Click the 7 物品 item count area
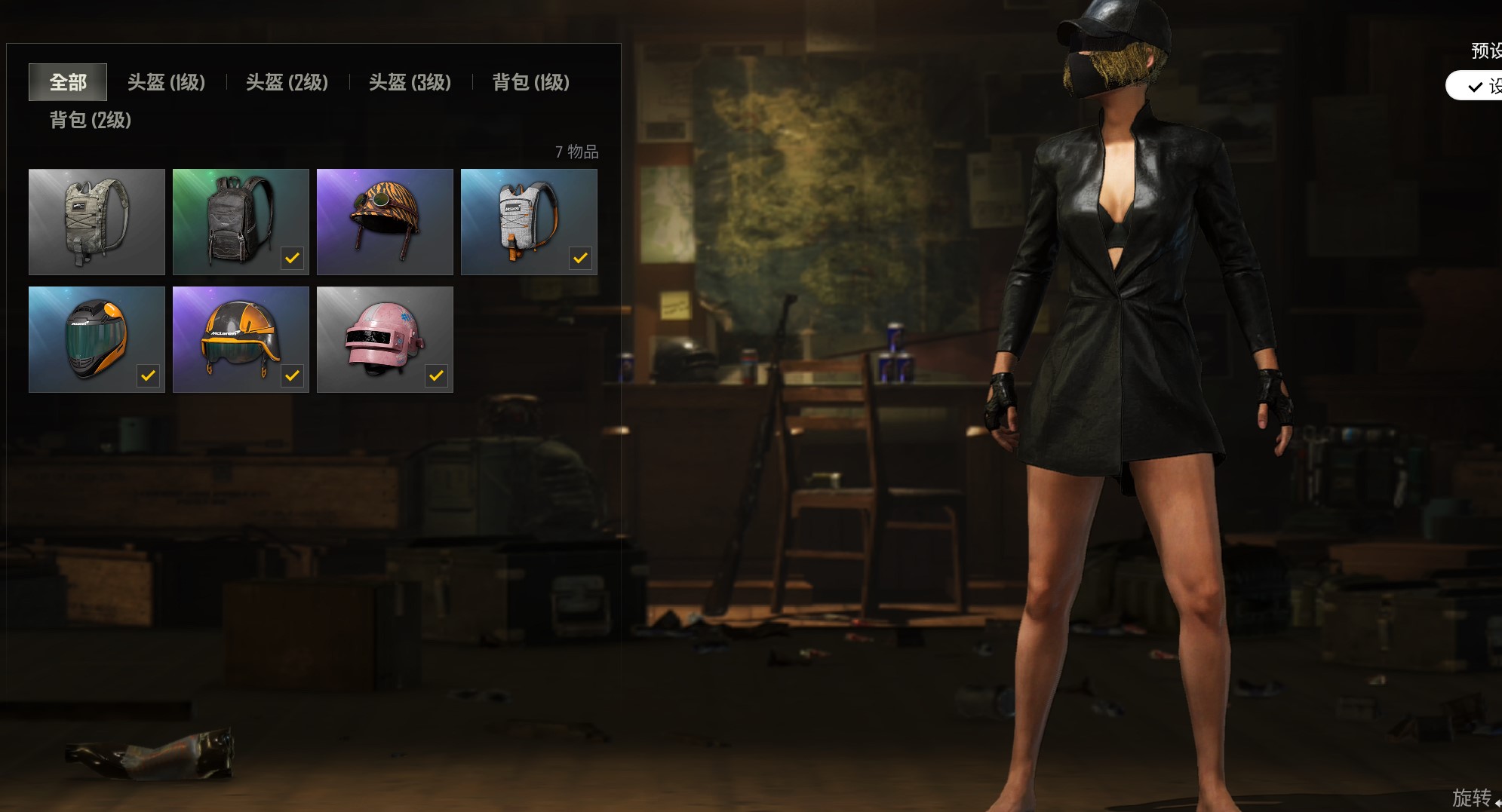This screenshot has width=1502, height=812. (577, 152)
